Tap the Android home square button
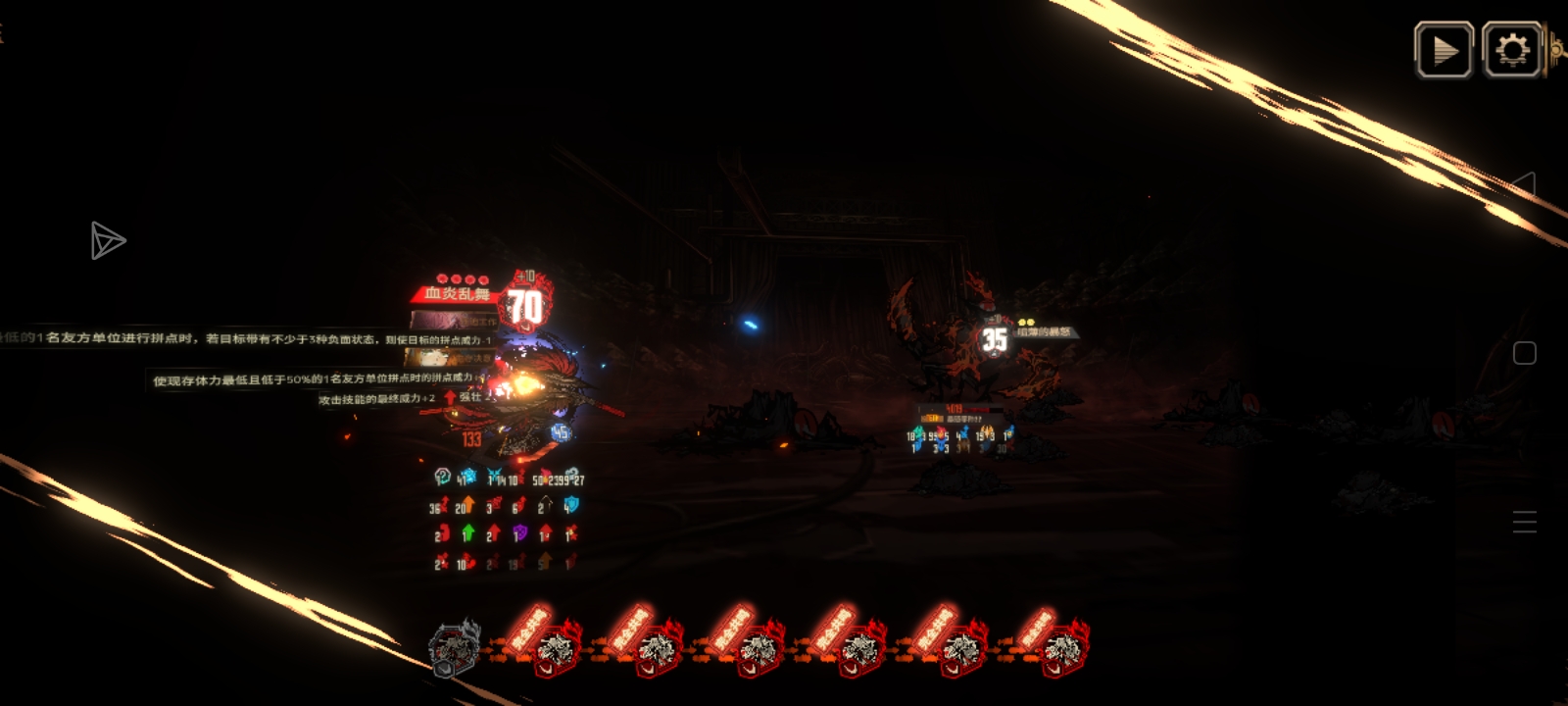 [1524, 353]
